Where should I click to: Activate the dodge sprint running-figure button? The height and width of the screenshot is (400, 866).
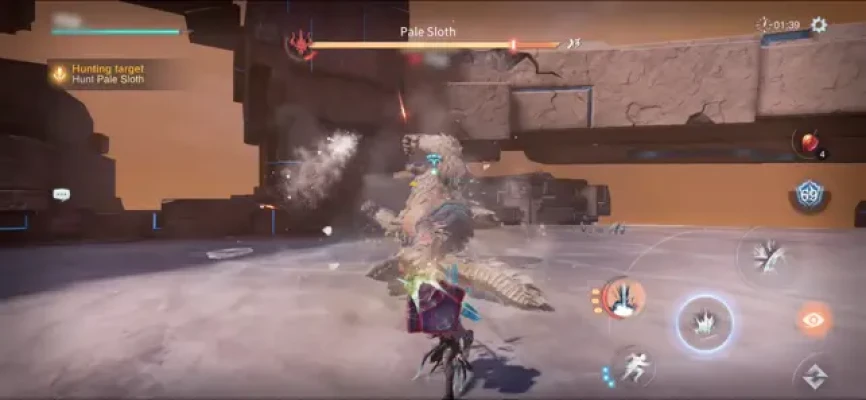[x=633, y=367]
